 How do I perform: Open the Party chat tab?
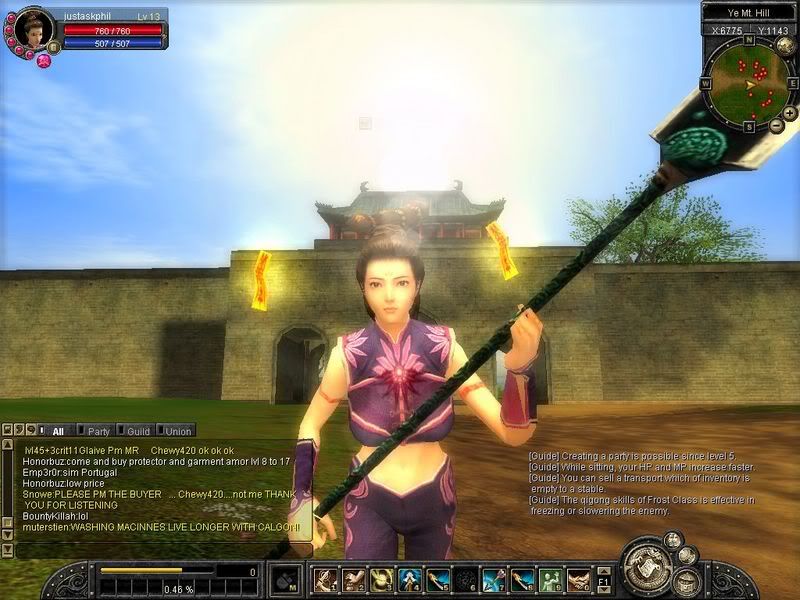pos(98,431)
